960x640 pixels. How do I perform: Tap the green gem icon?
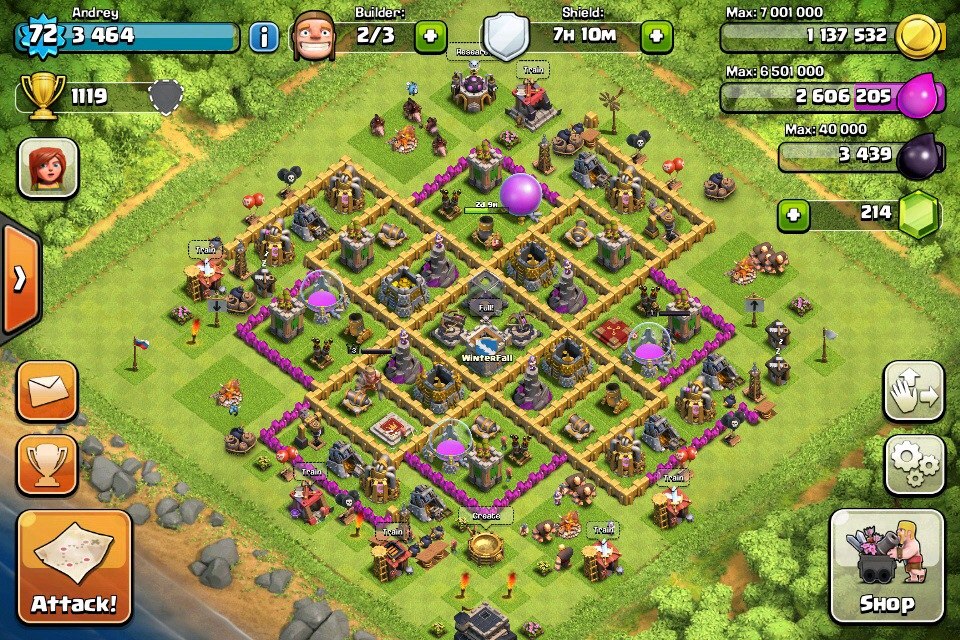click(918, 214)
